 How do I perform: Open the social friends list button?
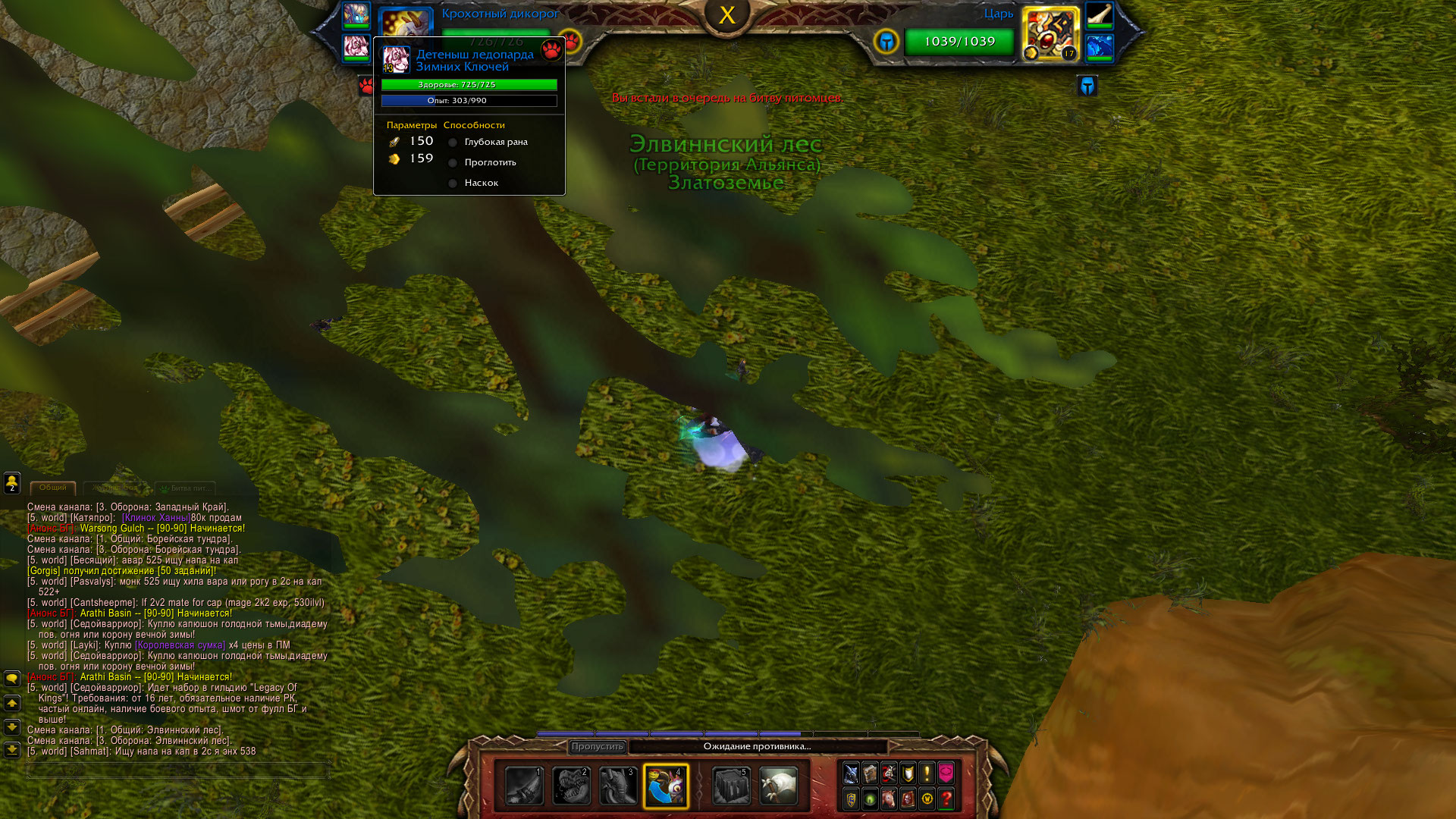tap(12, 482)
